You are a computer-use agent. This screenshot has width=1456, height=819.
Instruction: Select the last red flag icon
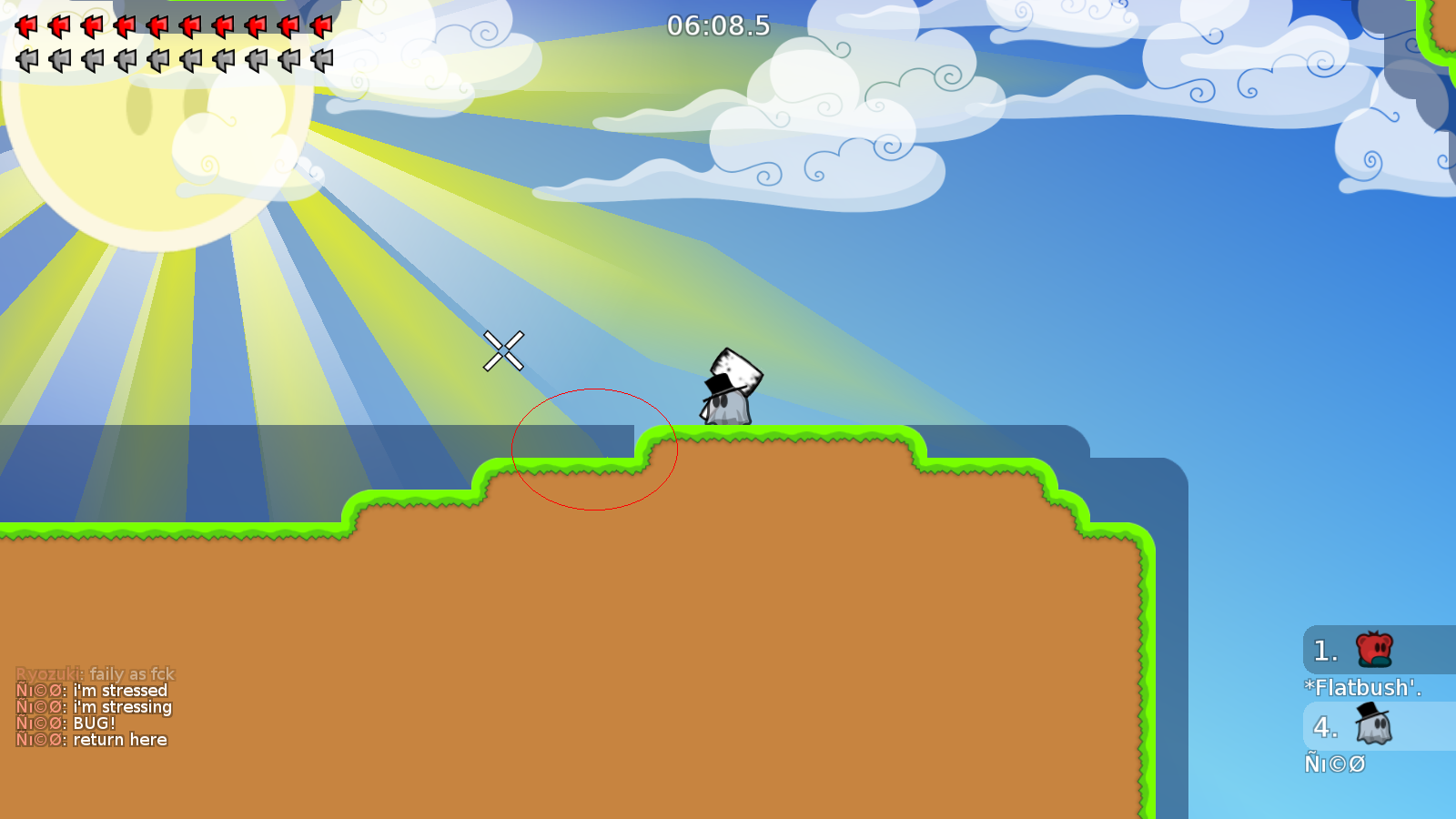click(323, 27)
